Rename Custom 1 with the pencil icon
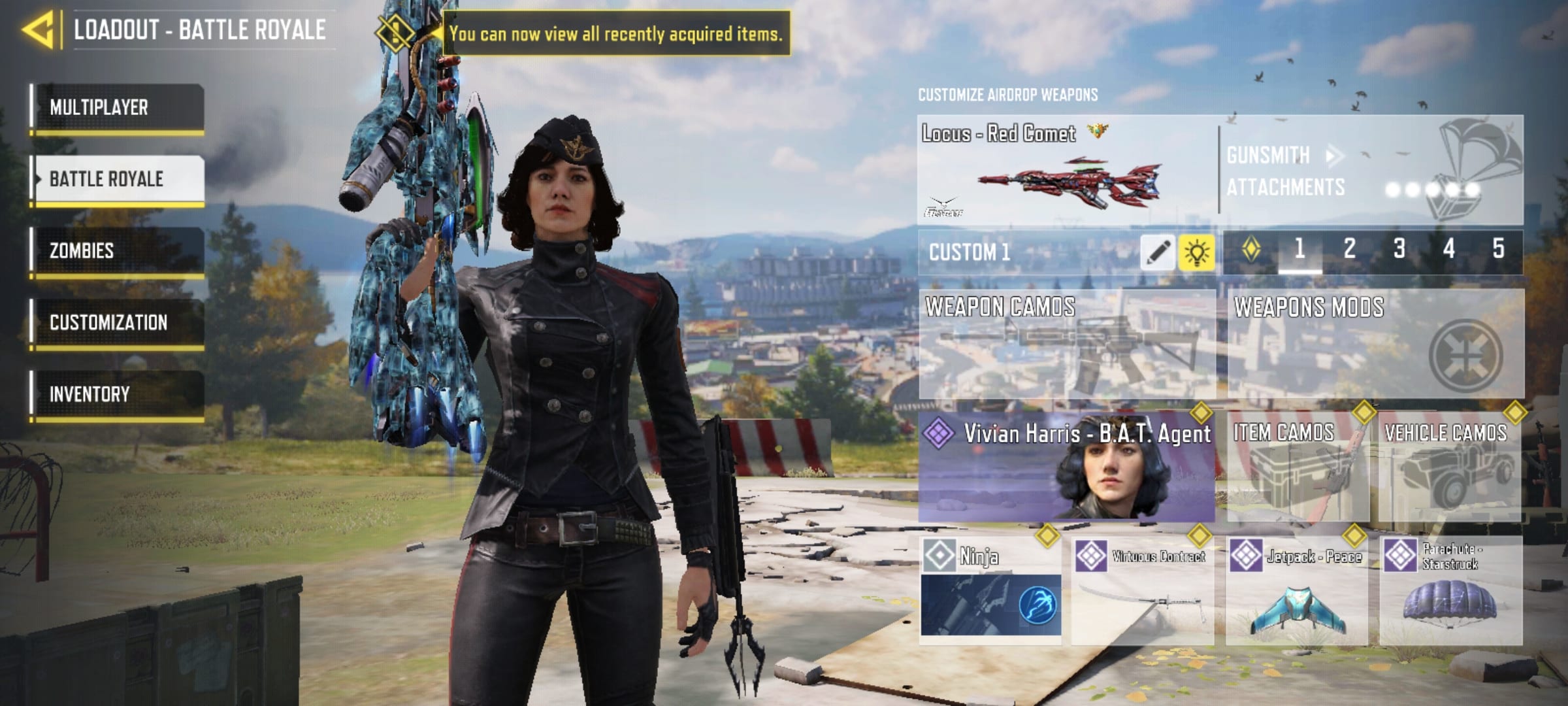This screenshot has width=1568, height=706. pyautogui.click(x=1157, y=252)
